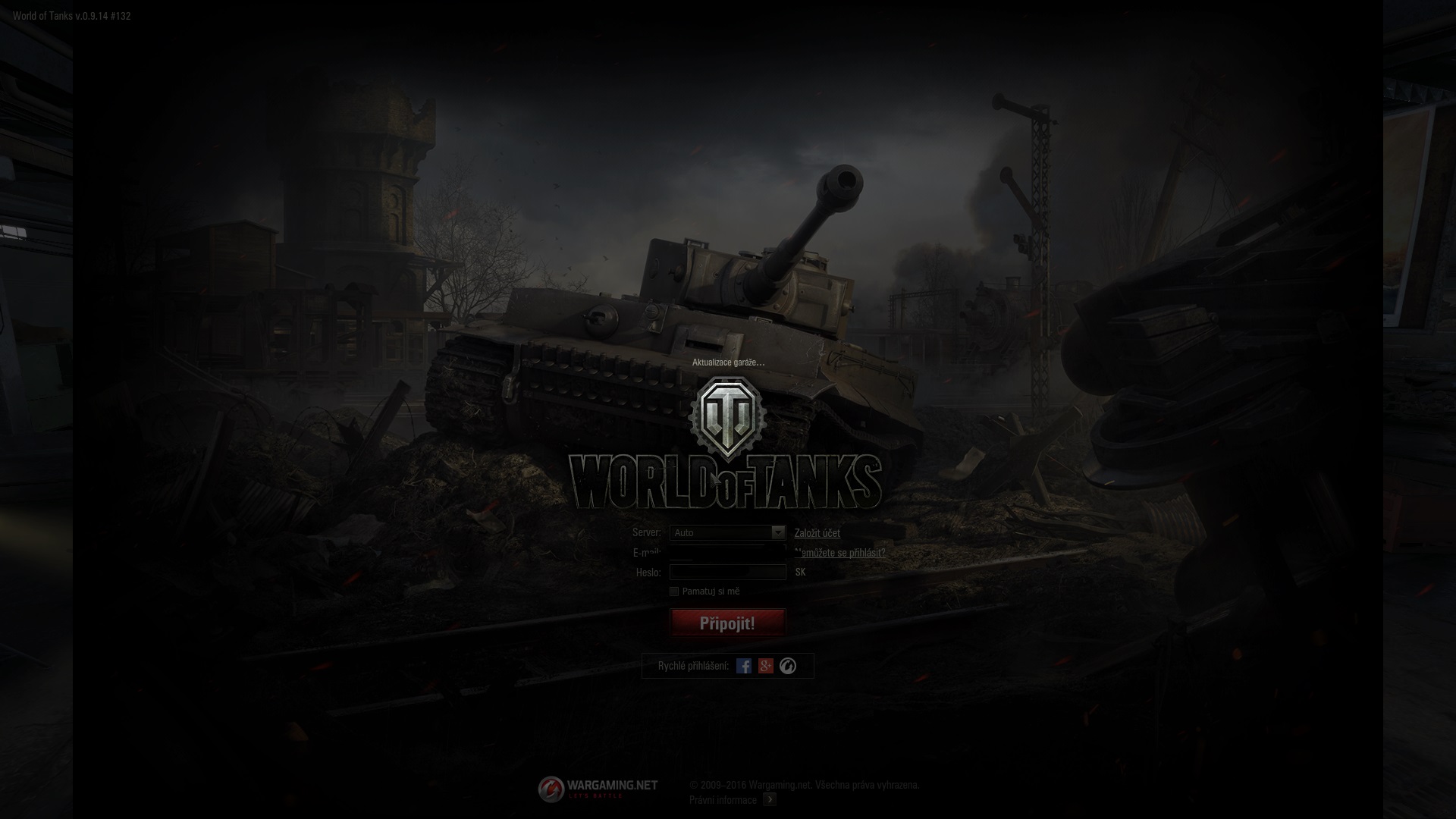Focus the Heslo password field
The image size is (1456, 819).
point(727,573)
